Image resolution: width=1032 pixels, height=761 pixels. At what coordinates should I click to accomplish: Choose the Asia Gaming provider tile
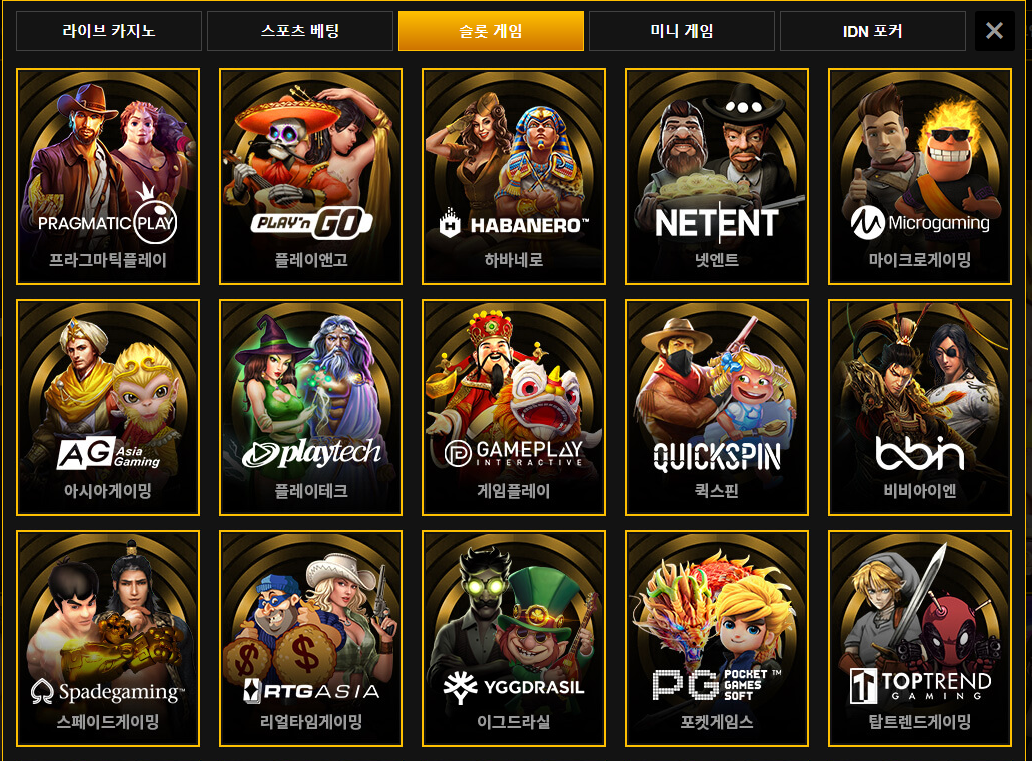(108, 407)
